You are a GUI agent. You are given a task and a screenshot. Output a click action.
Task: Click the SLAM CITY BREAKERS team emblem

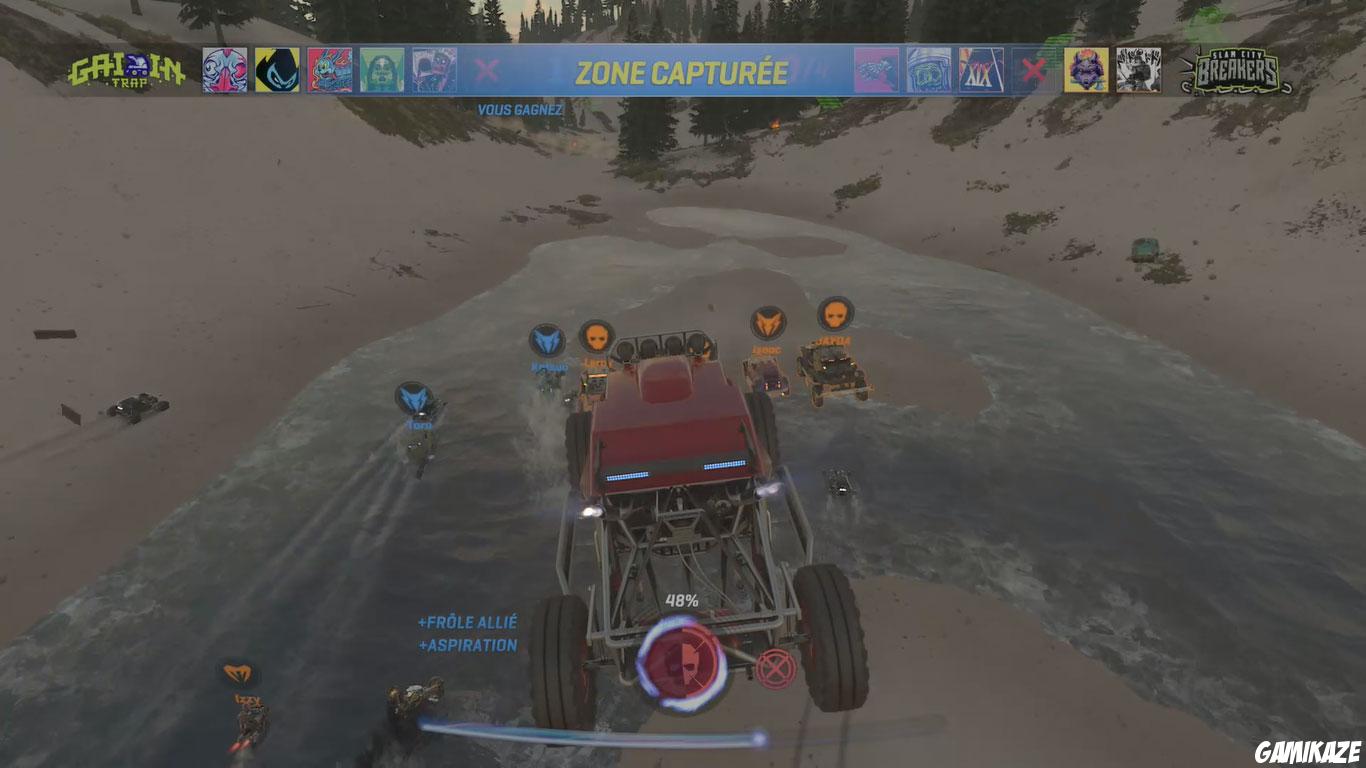click(x=1238, y=68)
